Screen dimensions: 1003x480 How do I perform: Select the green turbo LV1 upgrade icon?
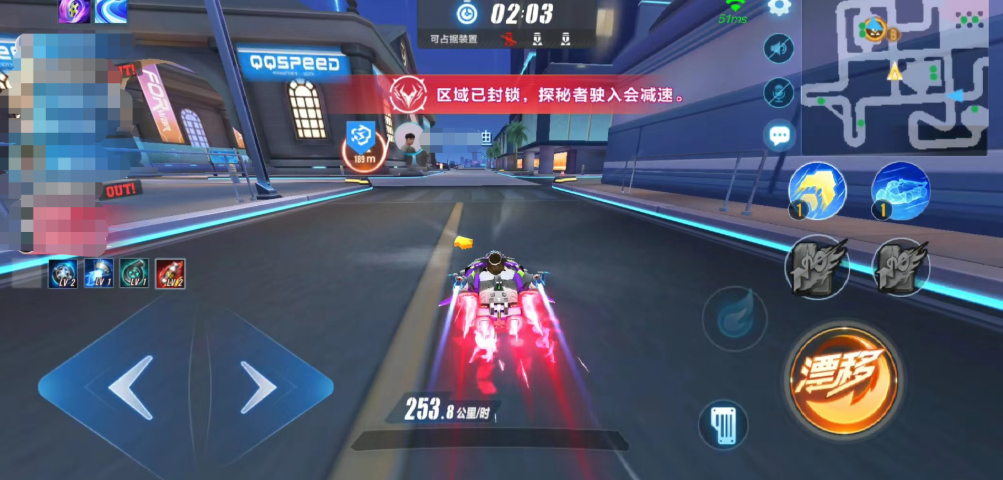134,273
